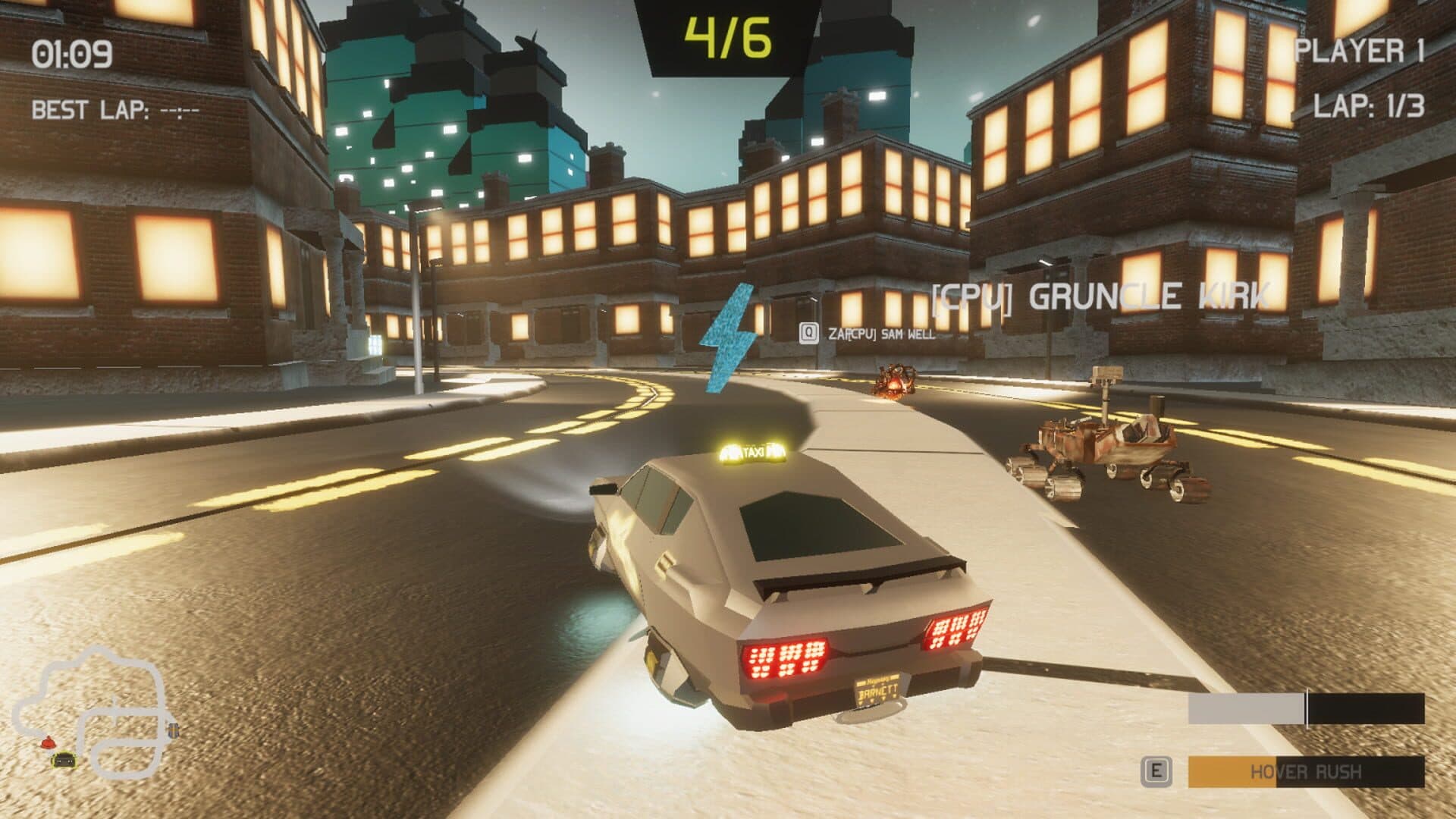Activate the Hover Rush ability bar
1456x819 pixels.
click(1305, 772)
